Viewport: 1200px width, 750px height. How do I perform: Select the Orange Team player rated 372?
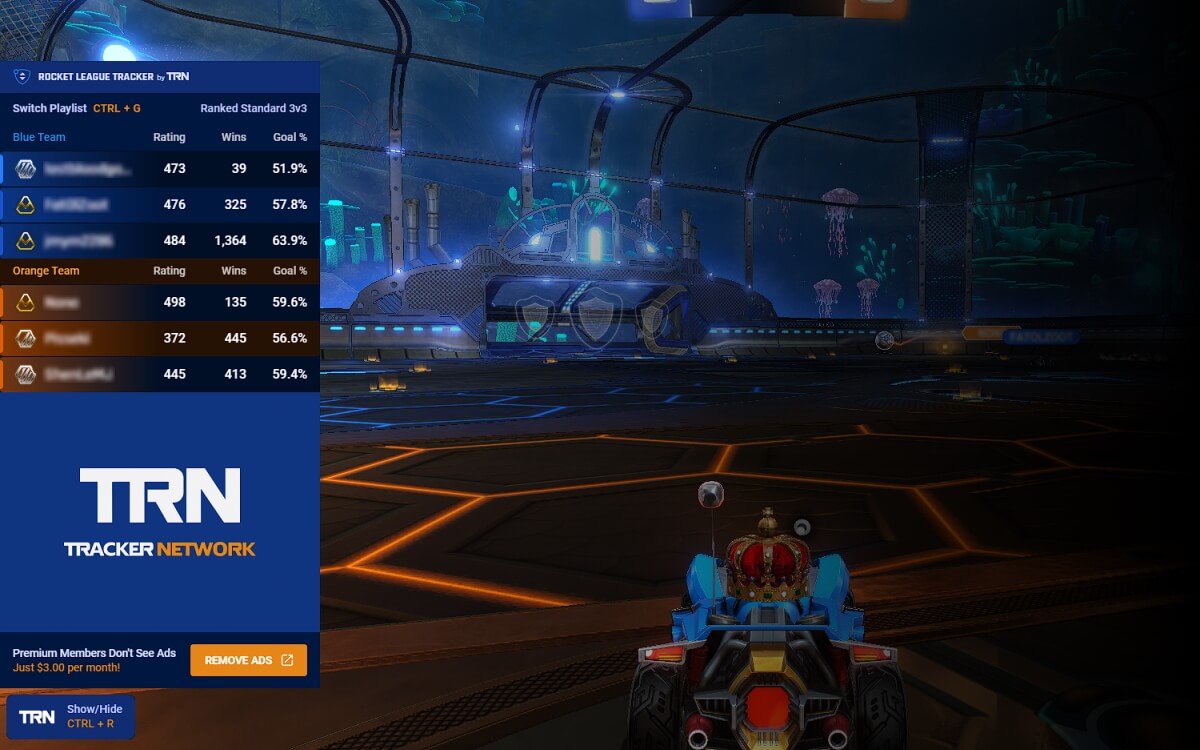[160, 338]
